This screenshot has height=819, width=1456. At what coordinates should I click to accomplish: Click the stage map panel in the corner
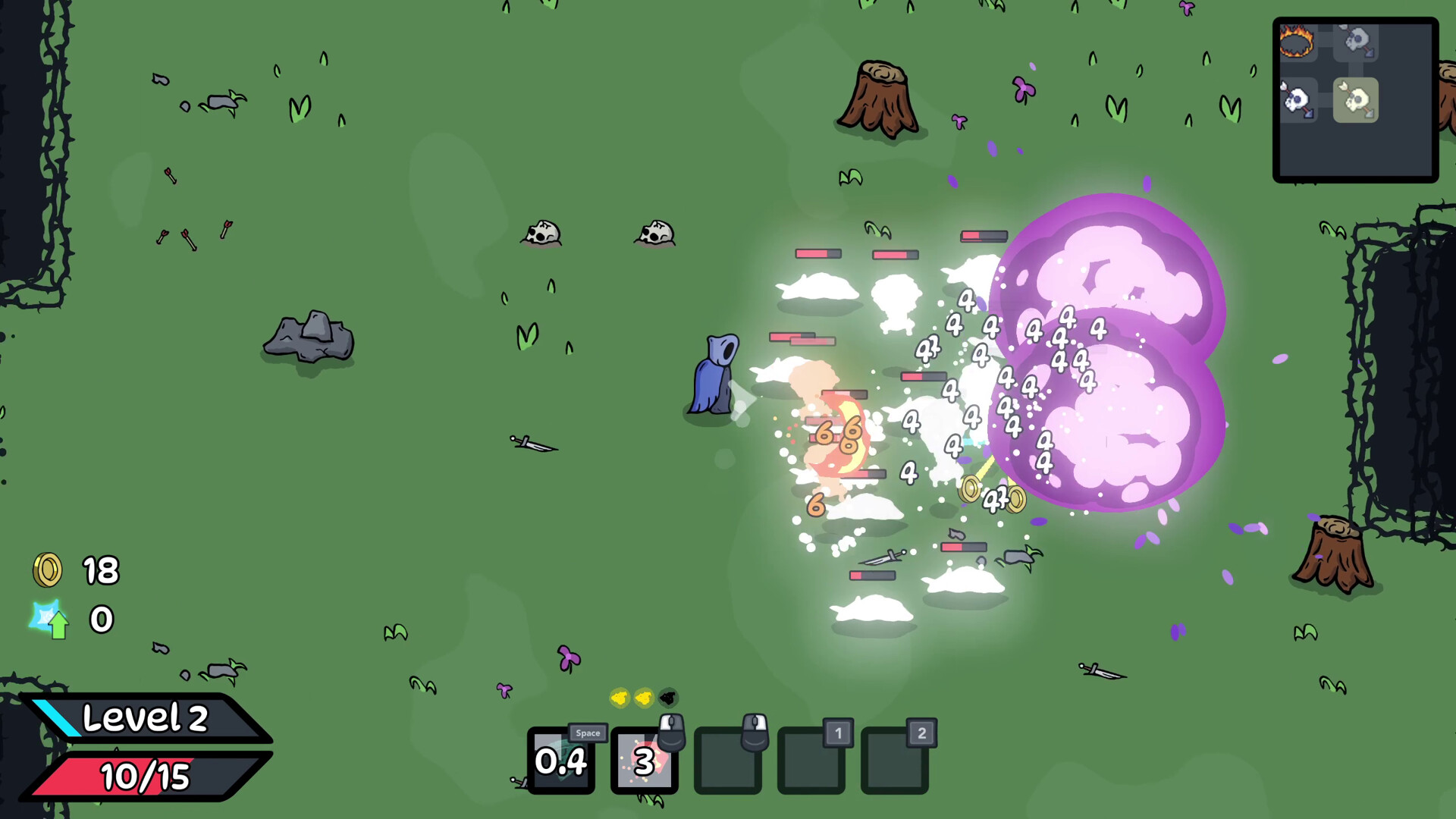coord(1356,102)
